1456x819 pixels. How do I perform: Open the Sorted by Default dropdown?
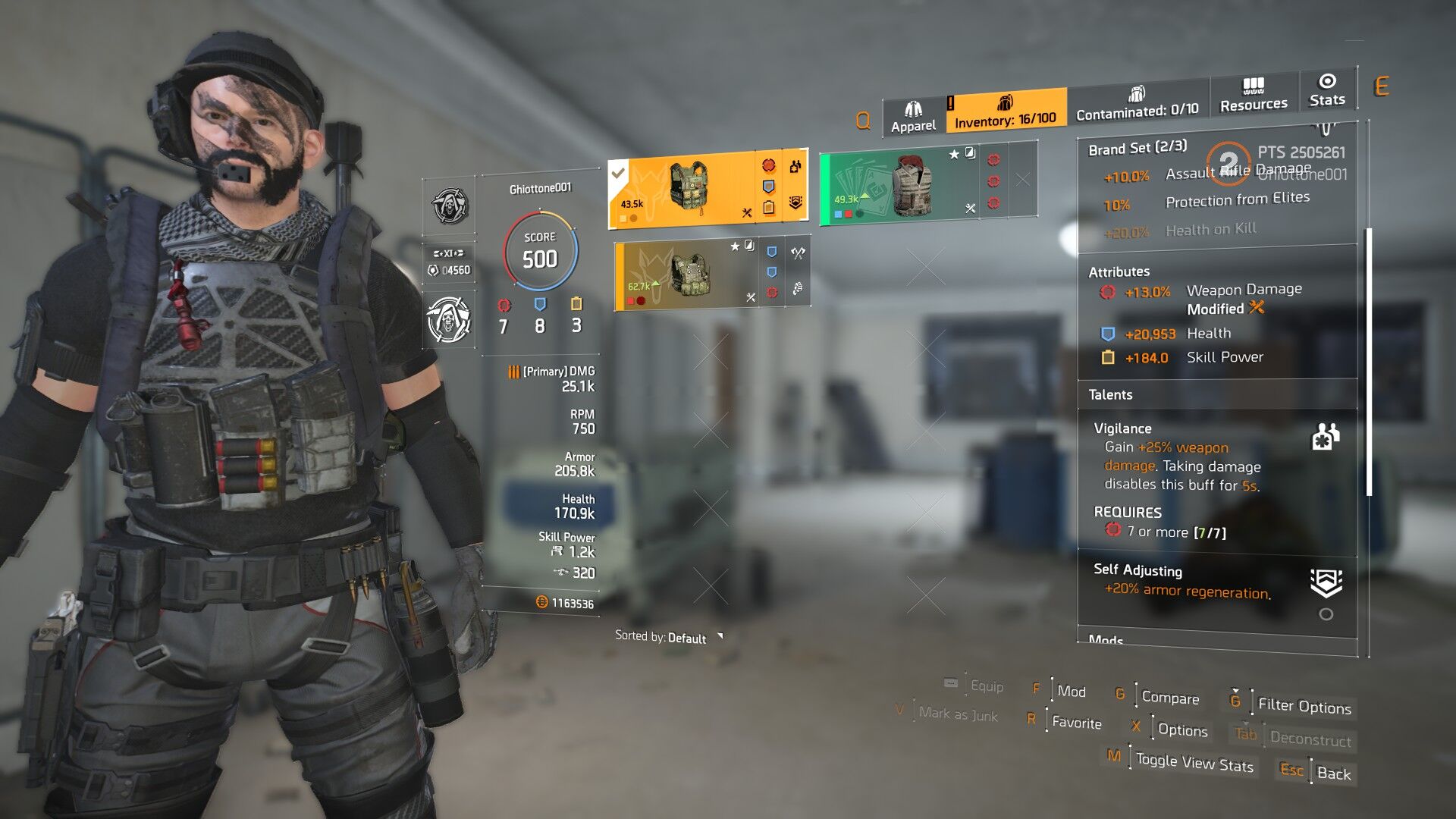(669, 638)
